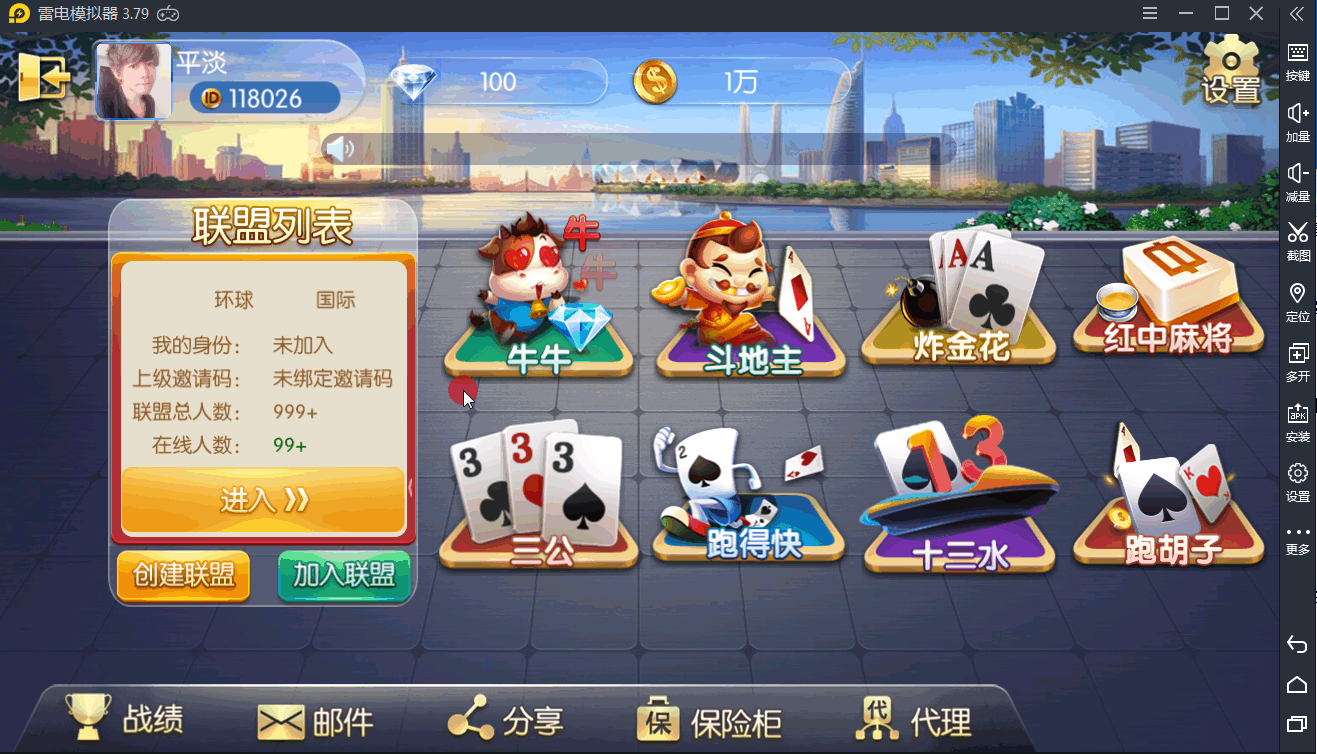Open the 设置 gear settings
1317x754 pixels.
(x=1231, y=70)
